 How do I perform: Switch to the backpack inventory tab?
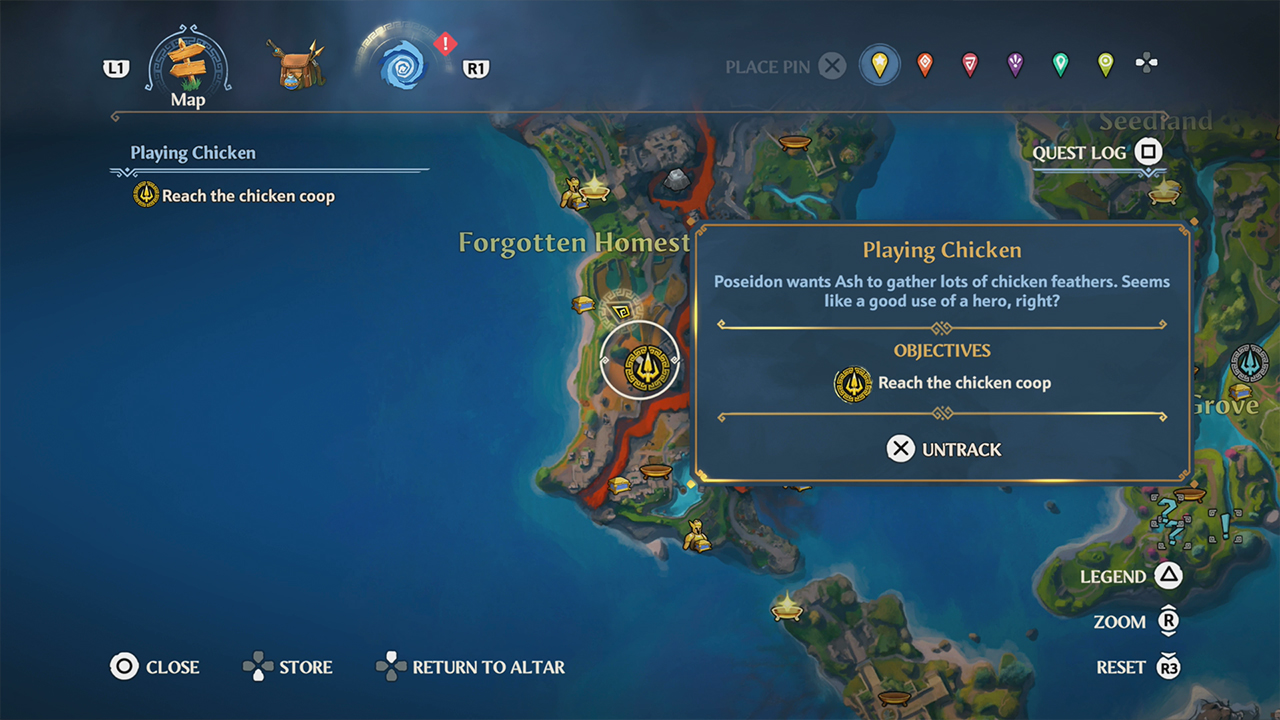[x=298, y=65]
